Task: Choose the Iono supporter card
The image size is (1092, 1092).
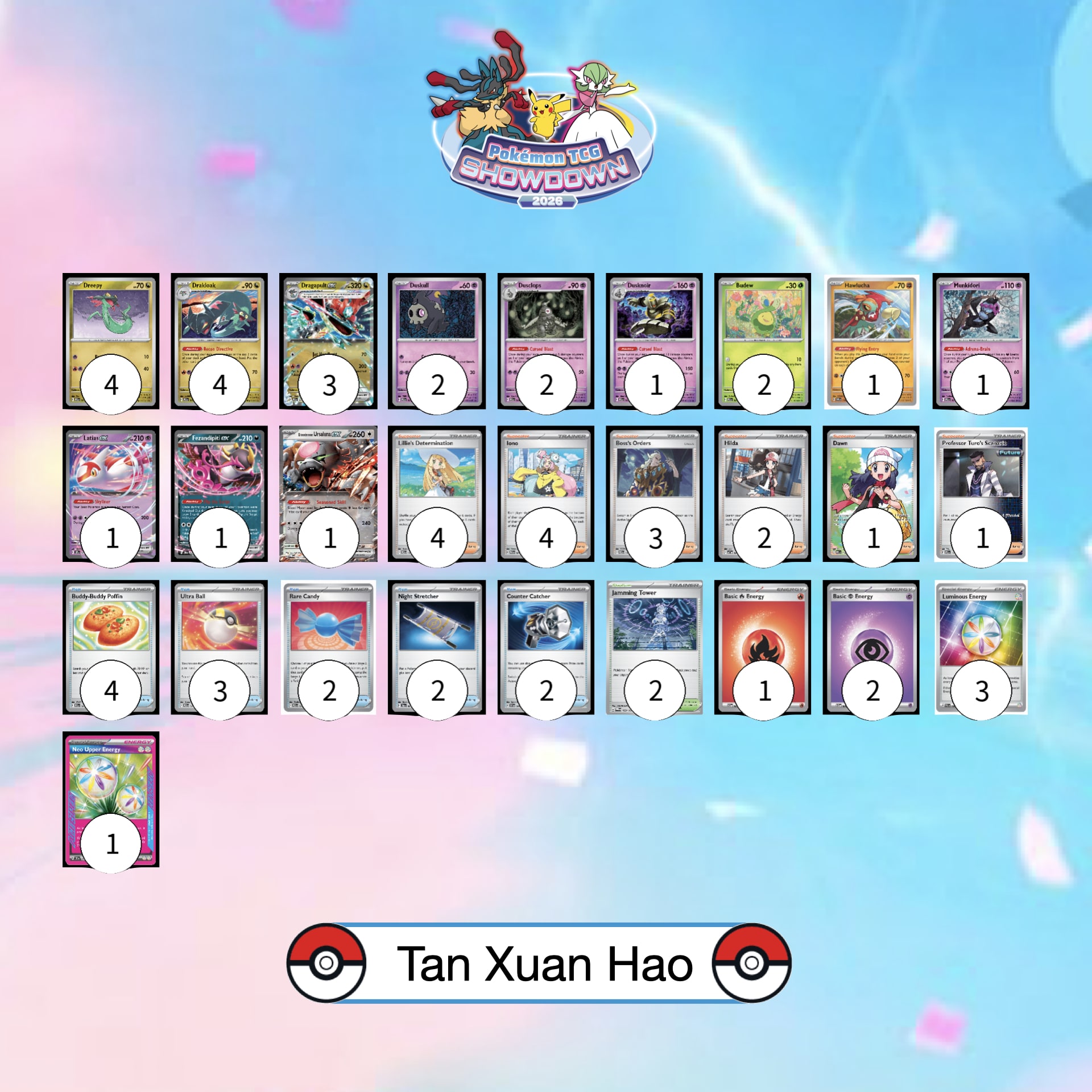Action: [x=545, y=478]
